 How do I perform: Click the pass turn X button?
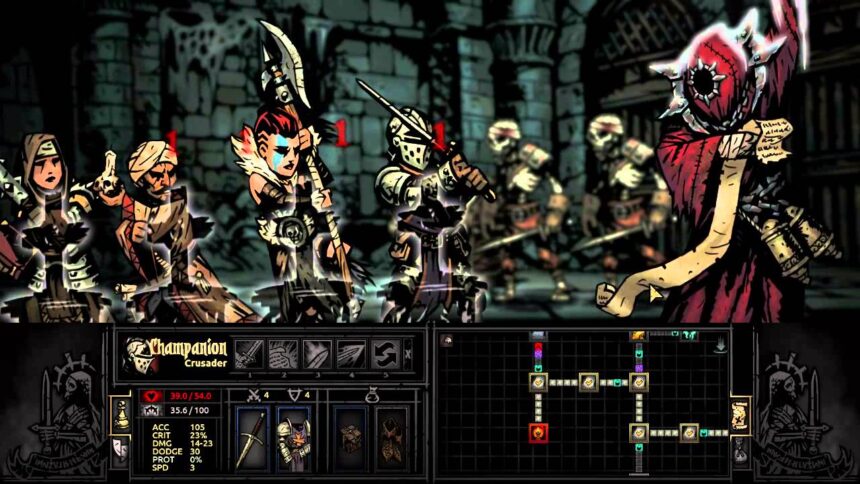point(405,352)
